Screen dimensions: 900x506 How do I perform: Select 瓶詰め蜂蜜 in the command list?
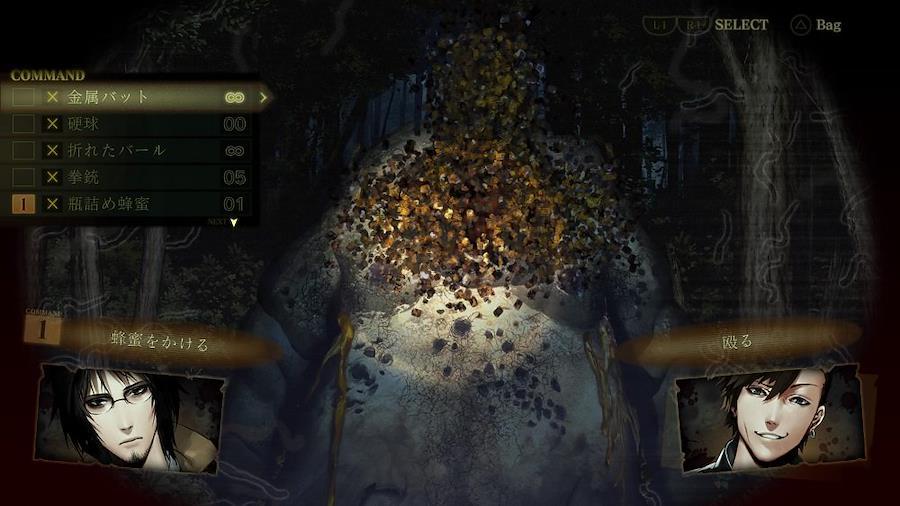(x=116, y=204)
